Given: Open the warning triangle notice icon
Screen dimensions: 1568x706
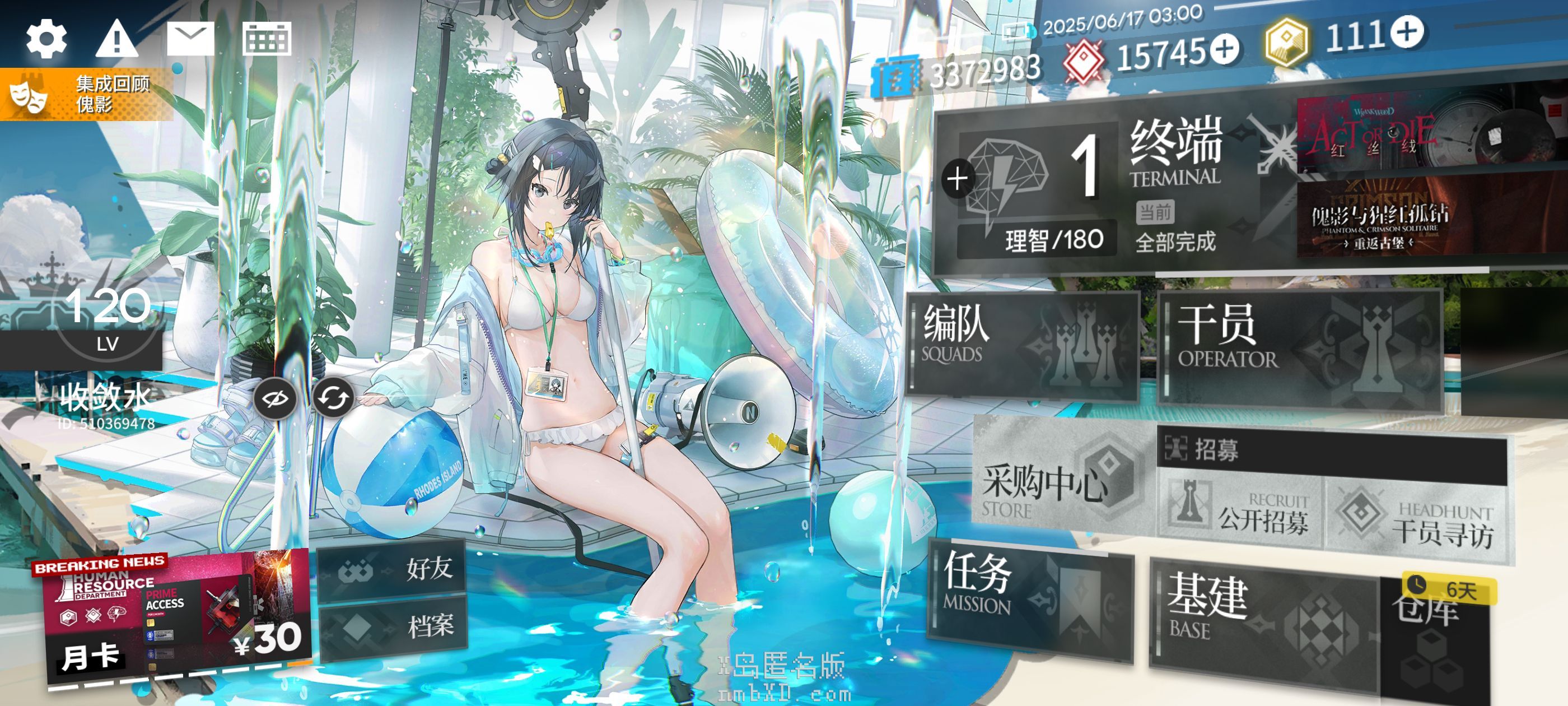Looking at the screenshot, I should tap(117, 39).
